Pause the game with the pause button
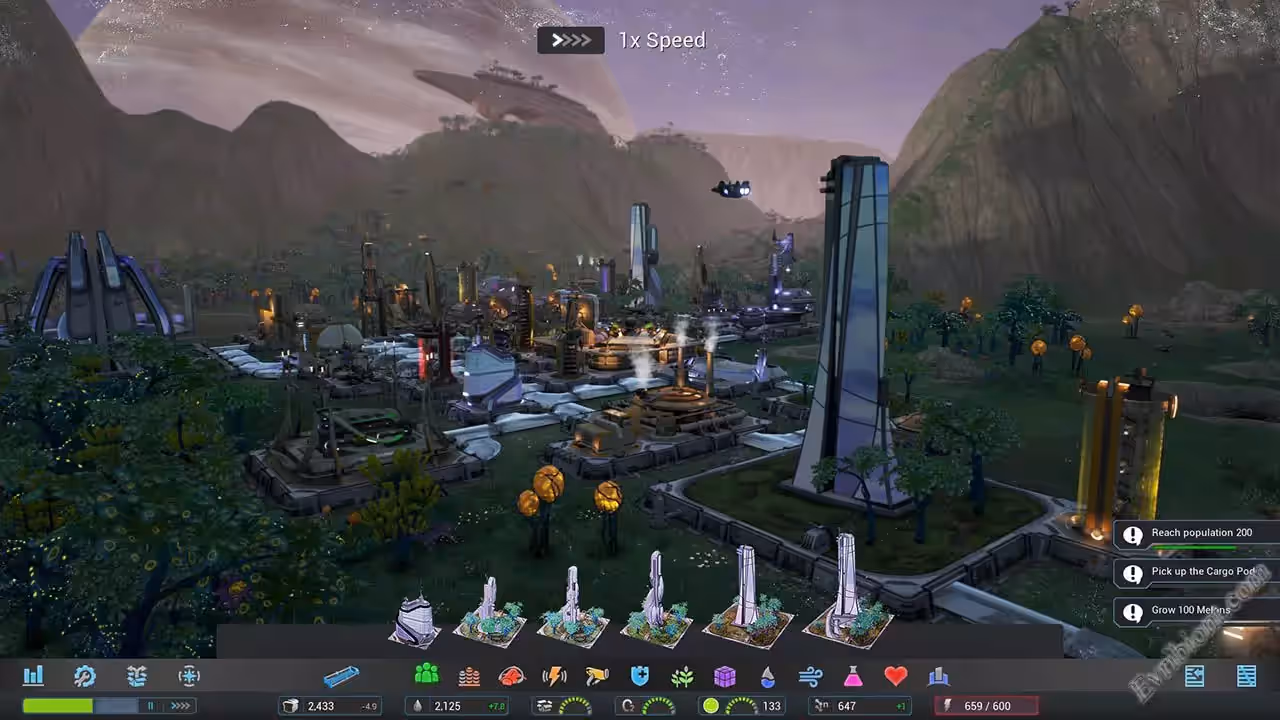The height and width of the screenshot is (720, 1280). click(151, 706)
